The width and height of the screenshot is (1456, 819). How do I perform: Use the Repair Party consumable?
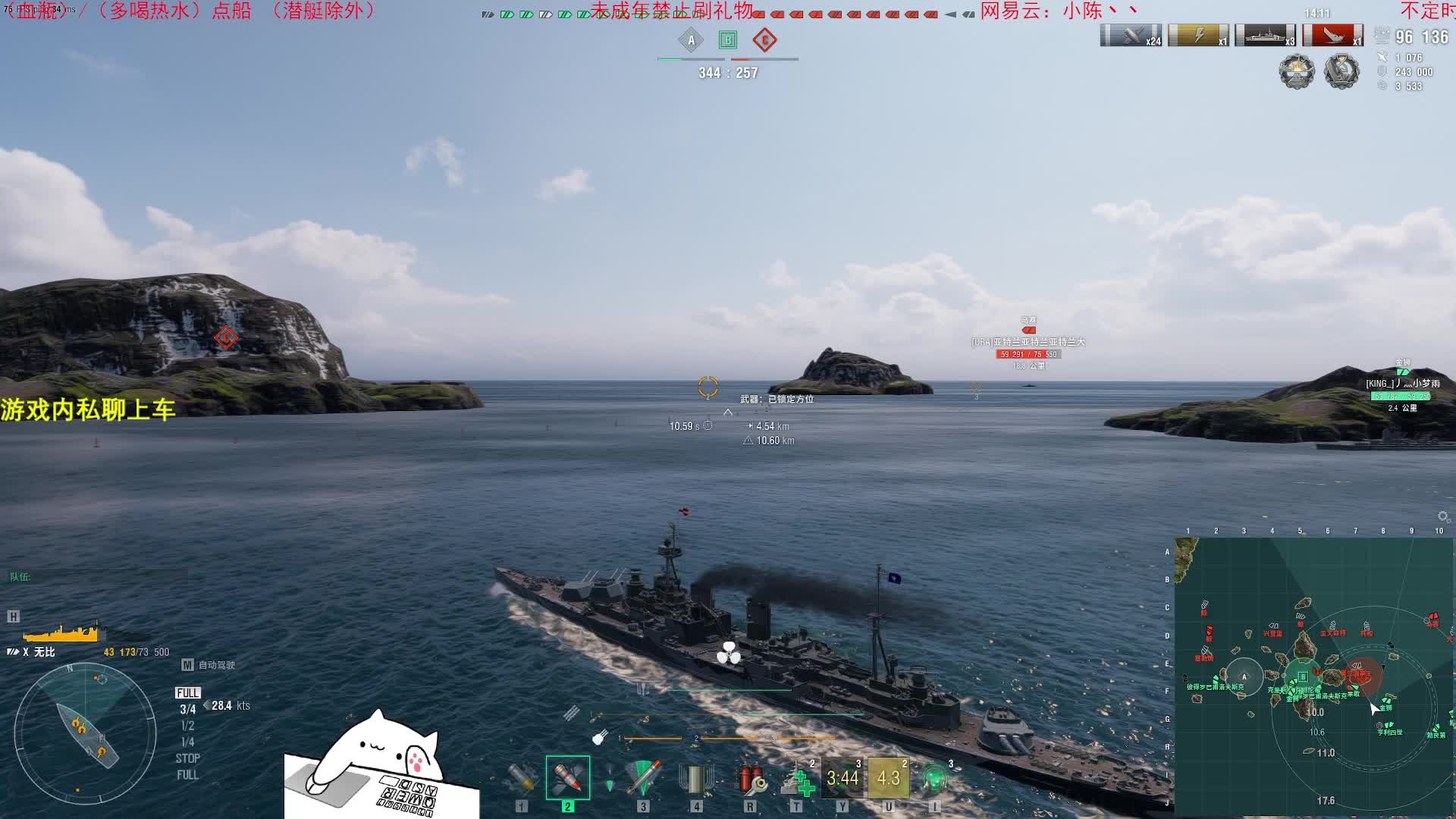(x=796, y=778)
